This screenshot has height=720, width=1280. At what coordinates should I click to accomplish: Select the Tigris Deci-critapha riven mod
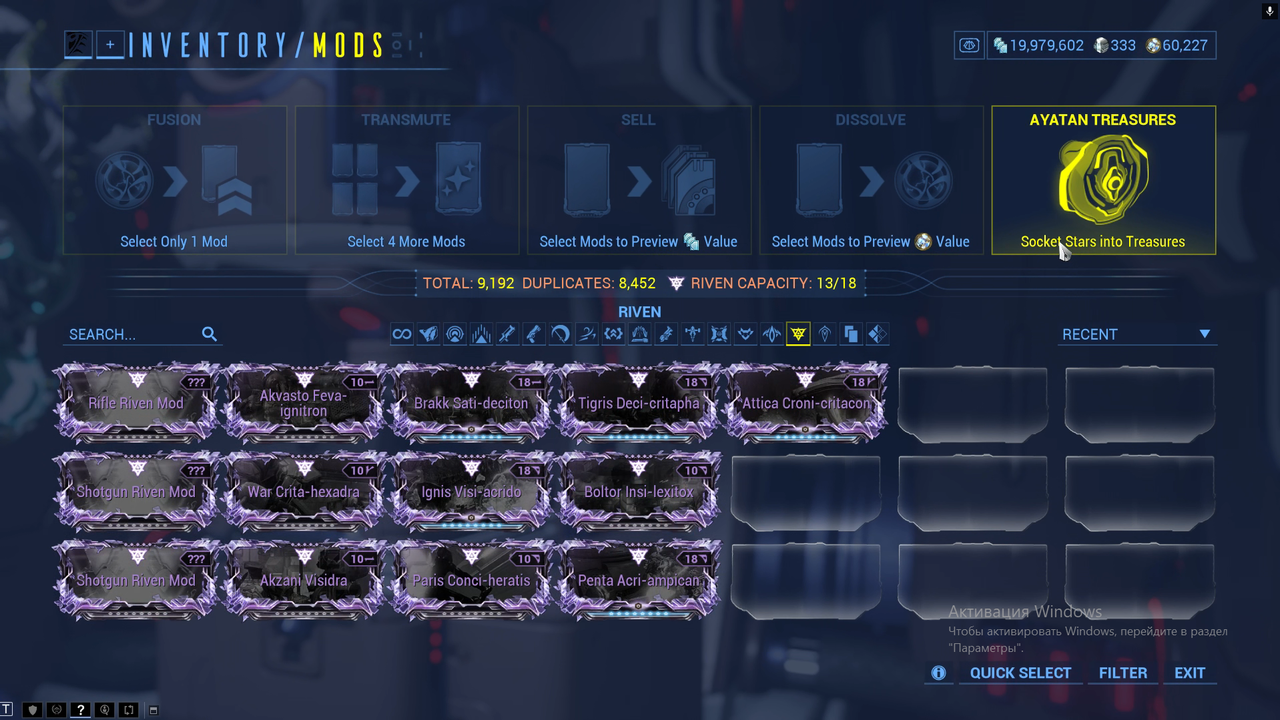click(x=638, y=404)
